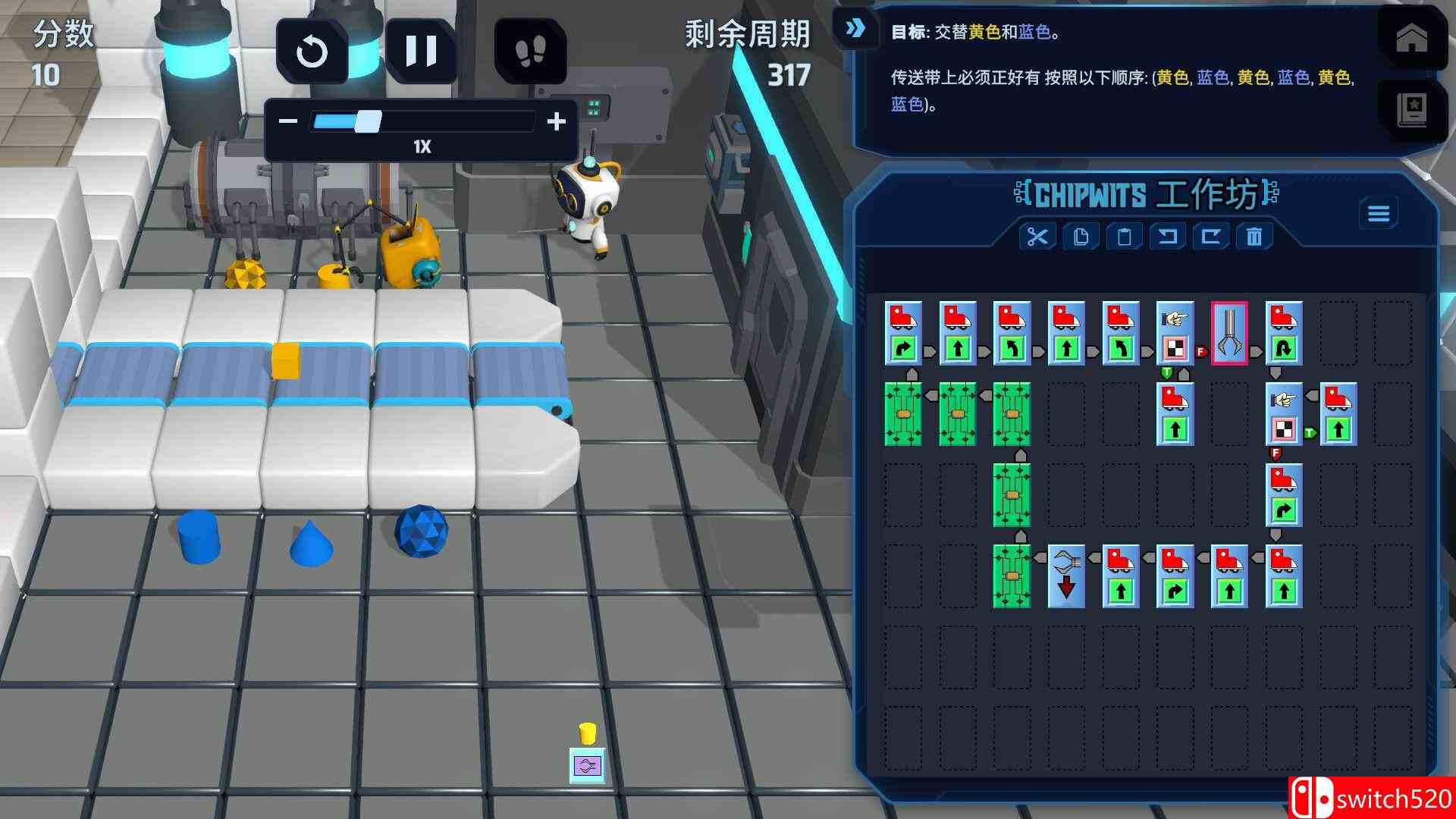Select the scissors cut tool

tap(1037, 237)
